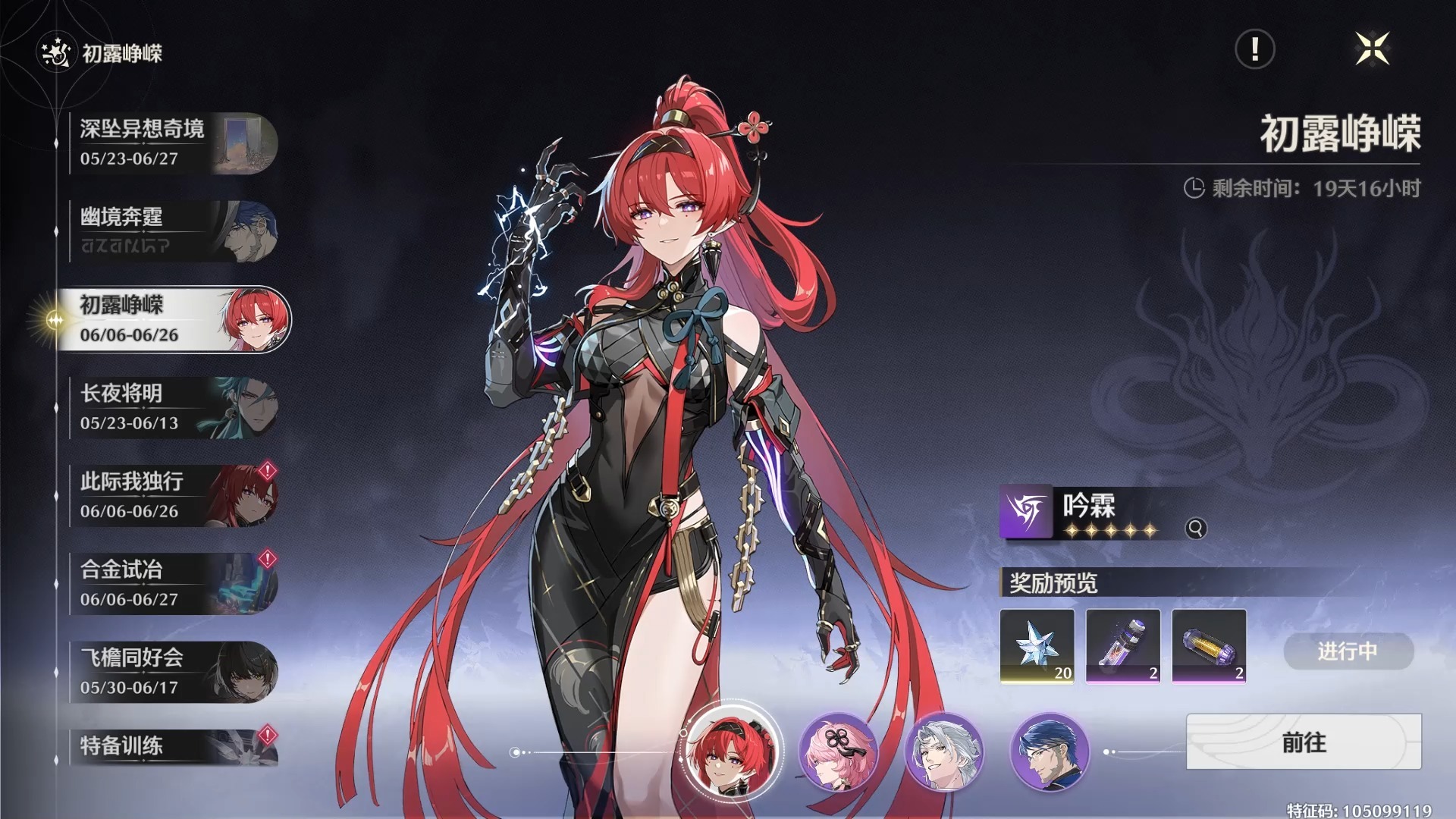1456x819 pixels.
Task: Select the red-haired character portrait
Action: coord(732,752)
